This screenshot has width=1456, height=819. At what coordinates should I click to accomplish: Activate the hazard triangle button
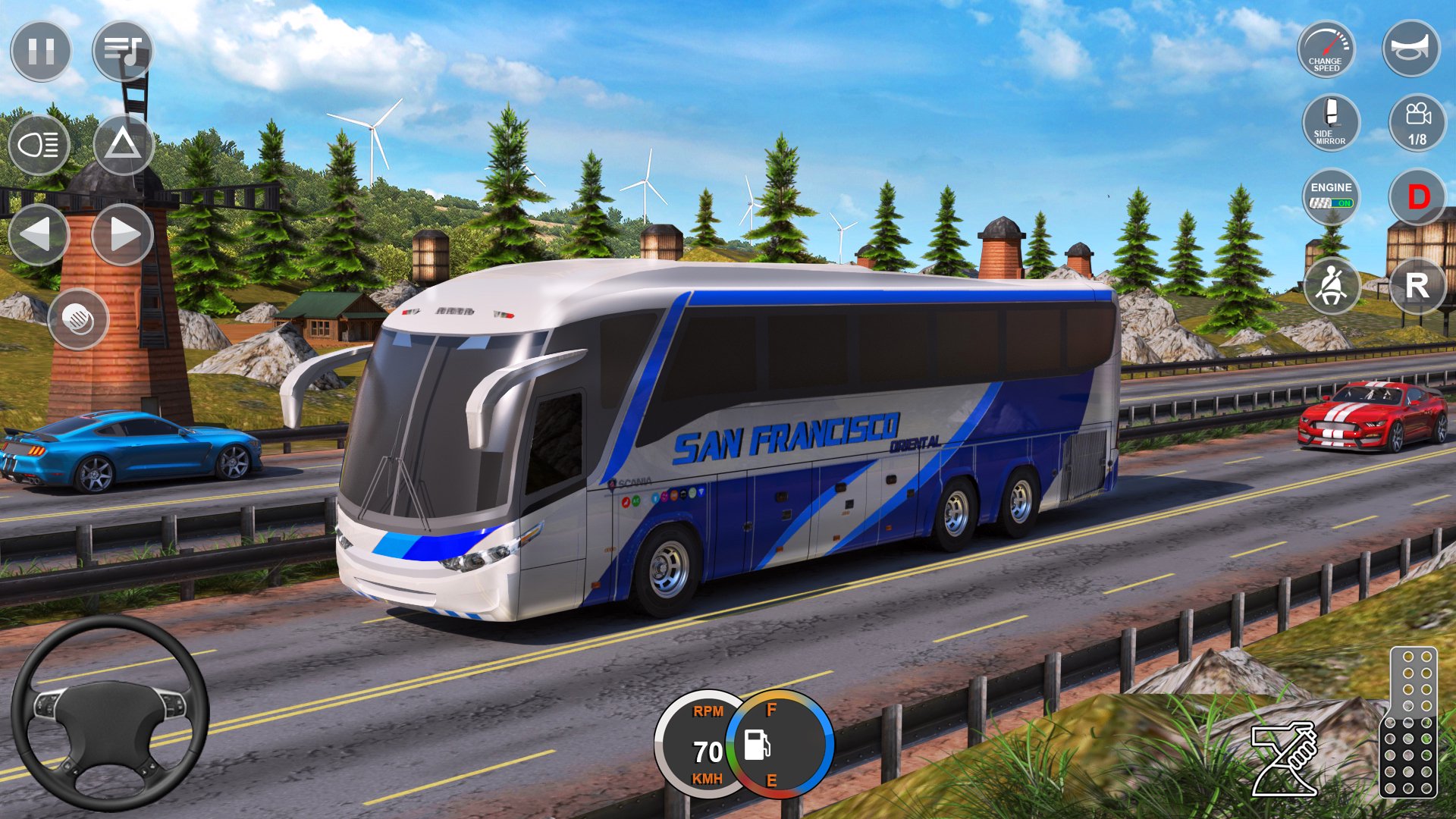pos(124,144)
